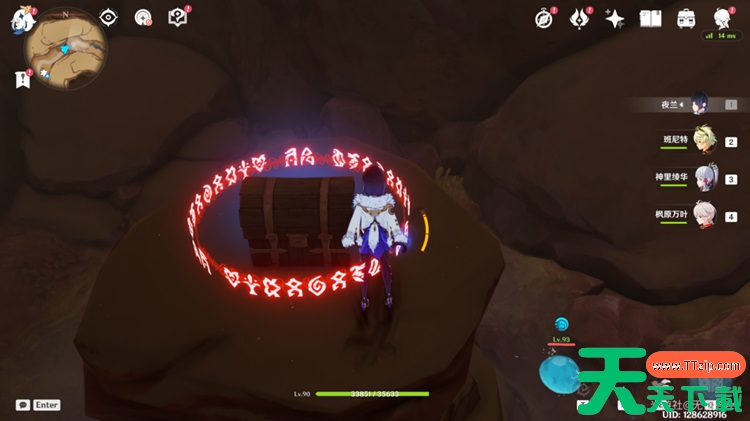Open the question-mark tutorial book icon

pos(177,17)
